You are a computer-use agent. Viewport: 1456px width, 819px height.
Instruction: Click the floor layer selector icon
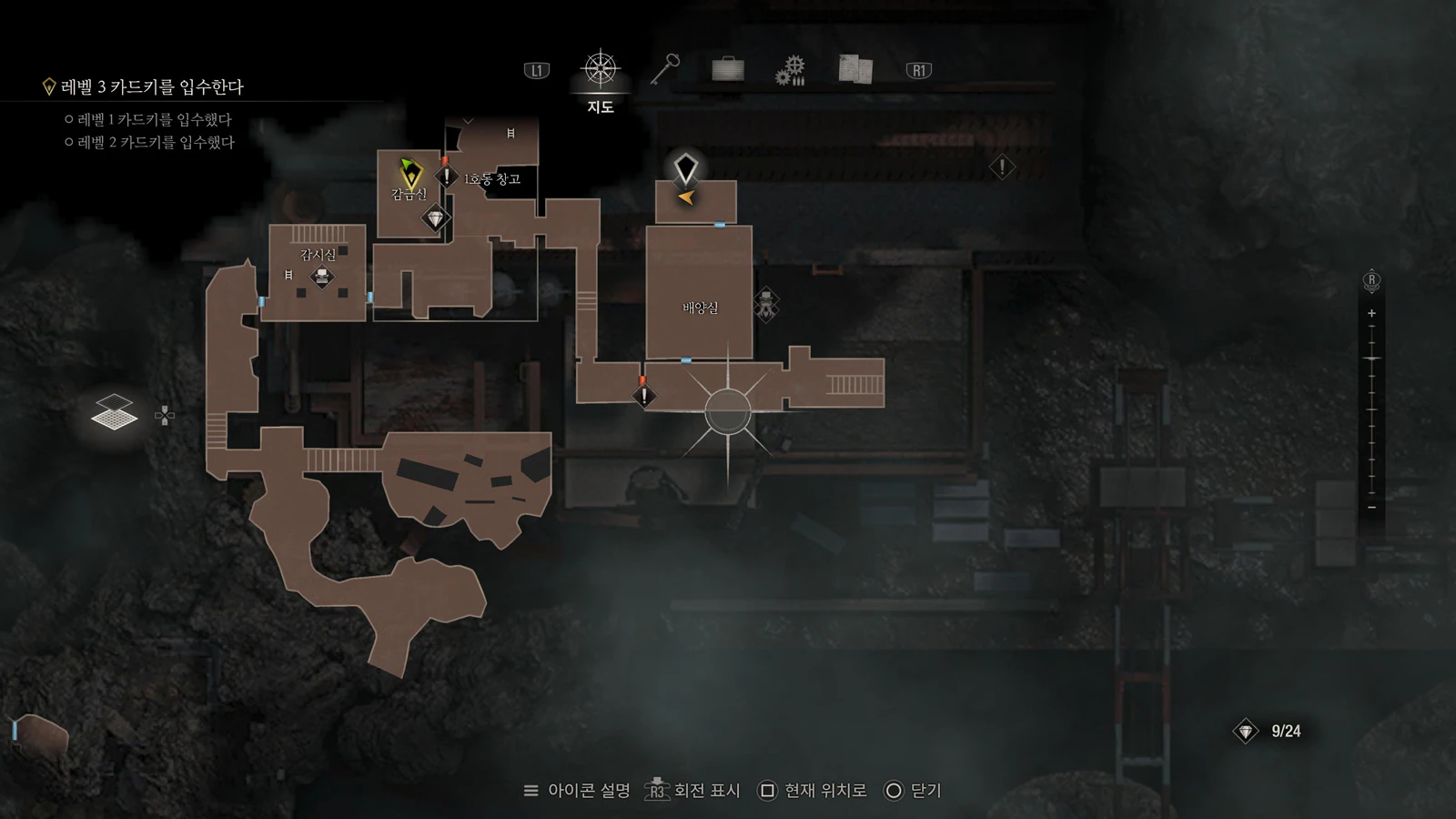[x=115, y=414]
